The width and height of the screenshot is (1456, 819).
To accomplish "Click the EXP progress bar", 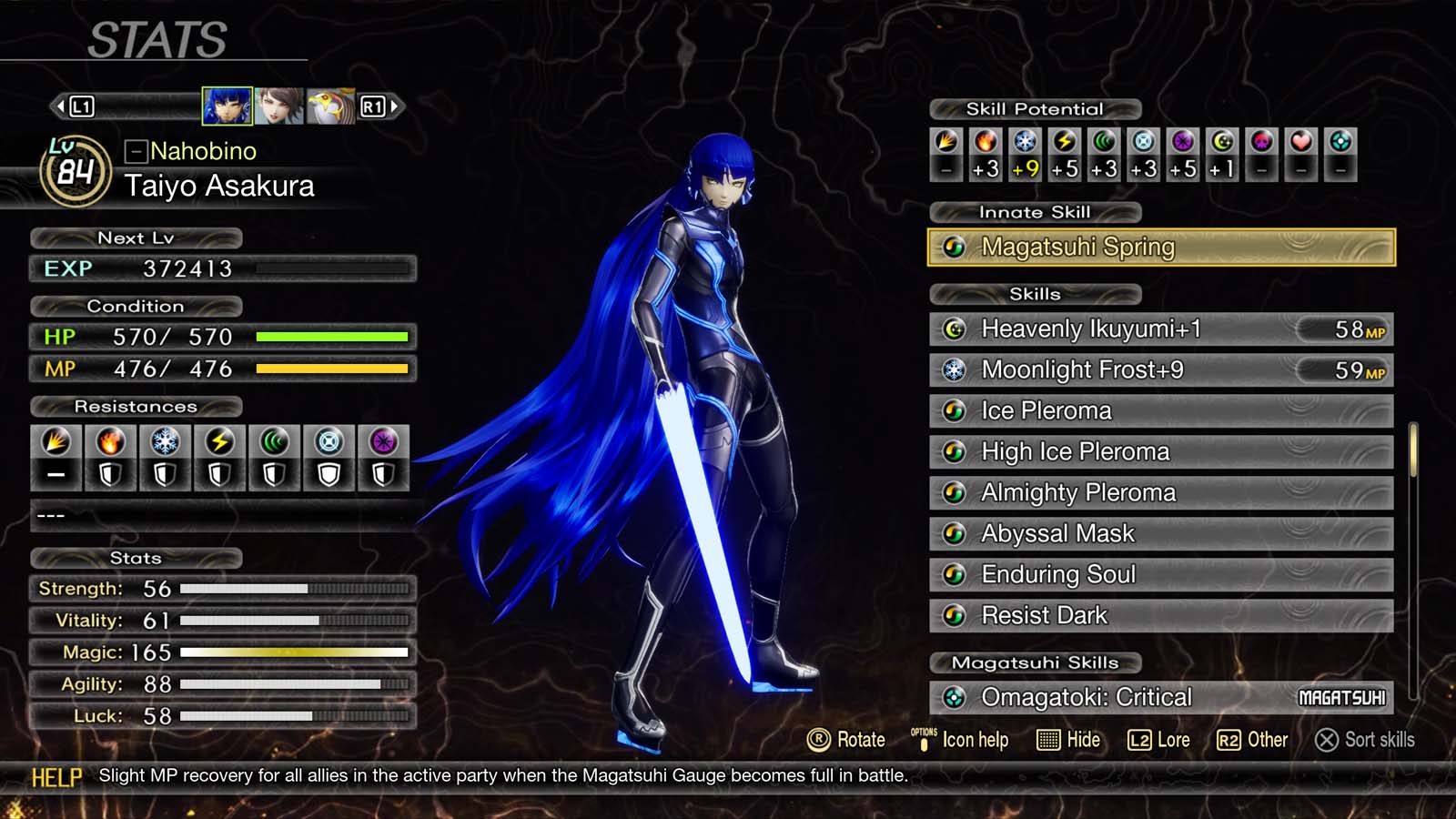I will (x=337, y=269).
